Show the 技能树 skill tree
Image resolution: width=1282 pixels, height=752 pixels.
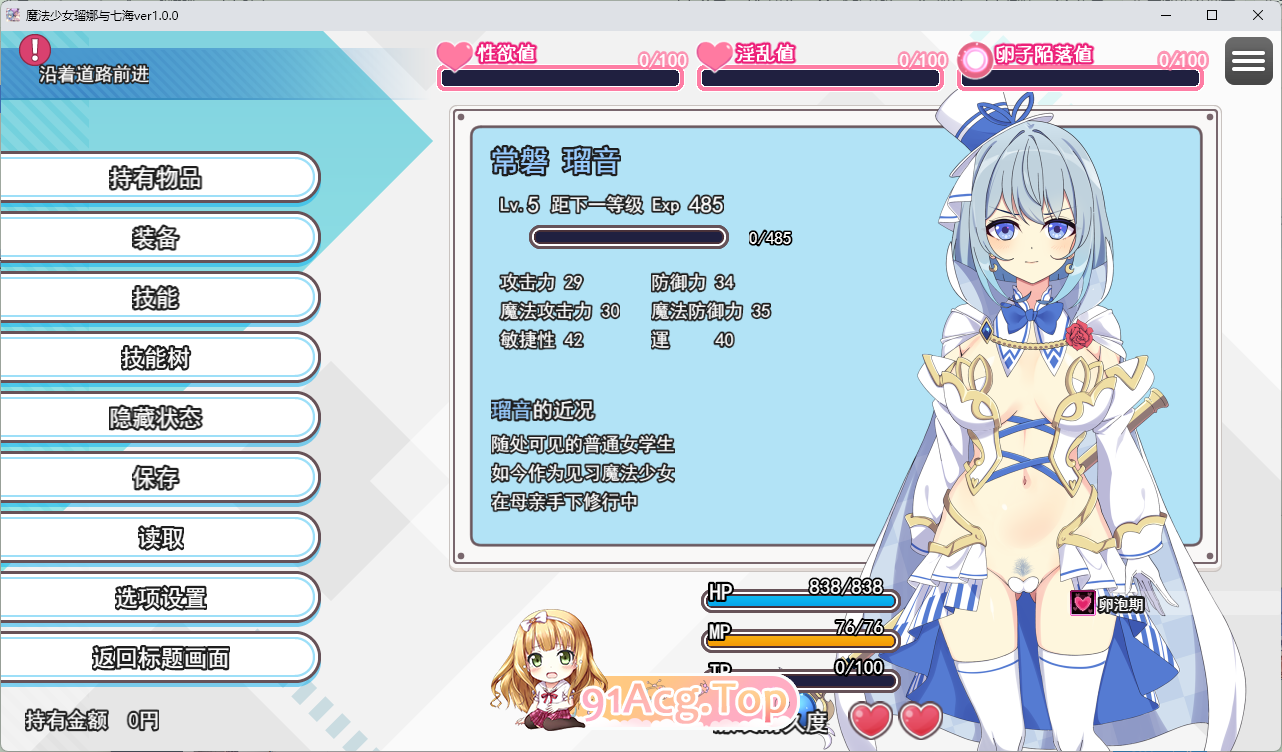pos(156,358)
